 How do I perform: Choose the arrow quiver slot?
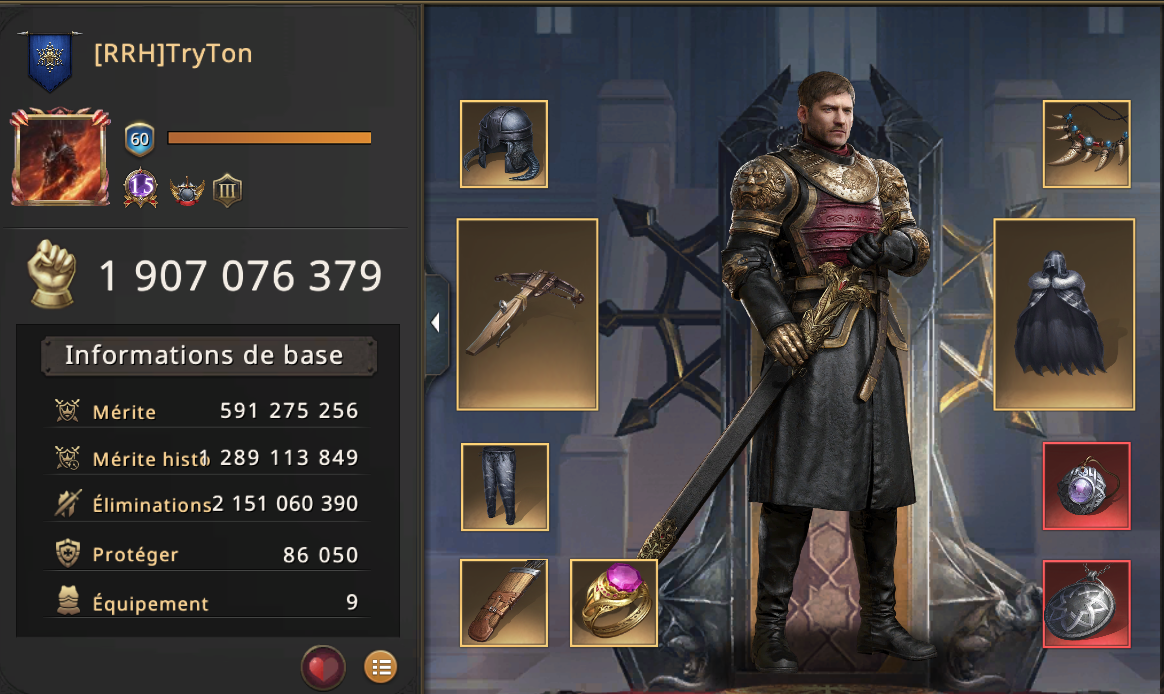pyautogui.click(x=504, y=602)
